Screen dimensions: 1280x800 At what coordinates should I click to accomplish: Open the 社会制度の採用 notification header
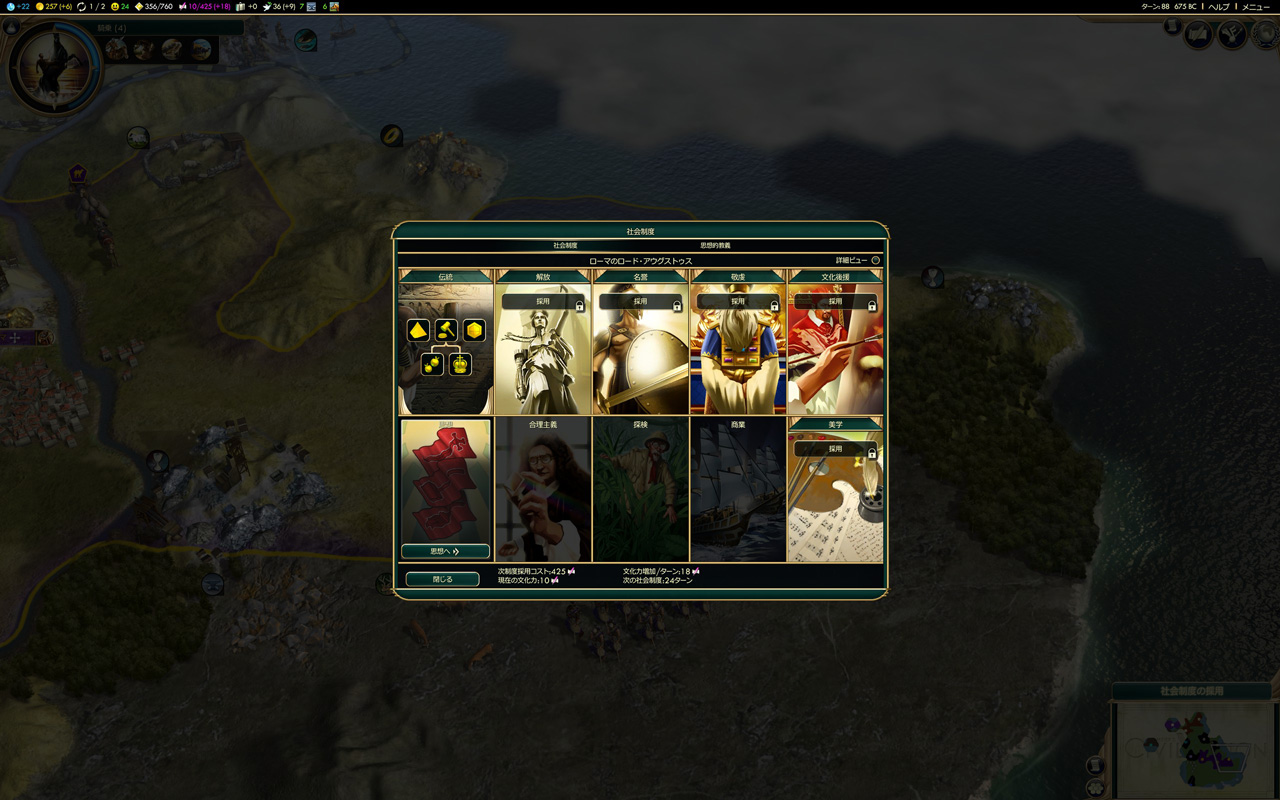pyautogui.click(x=1191, y=691)
